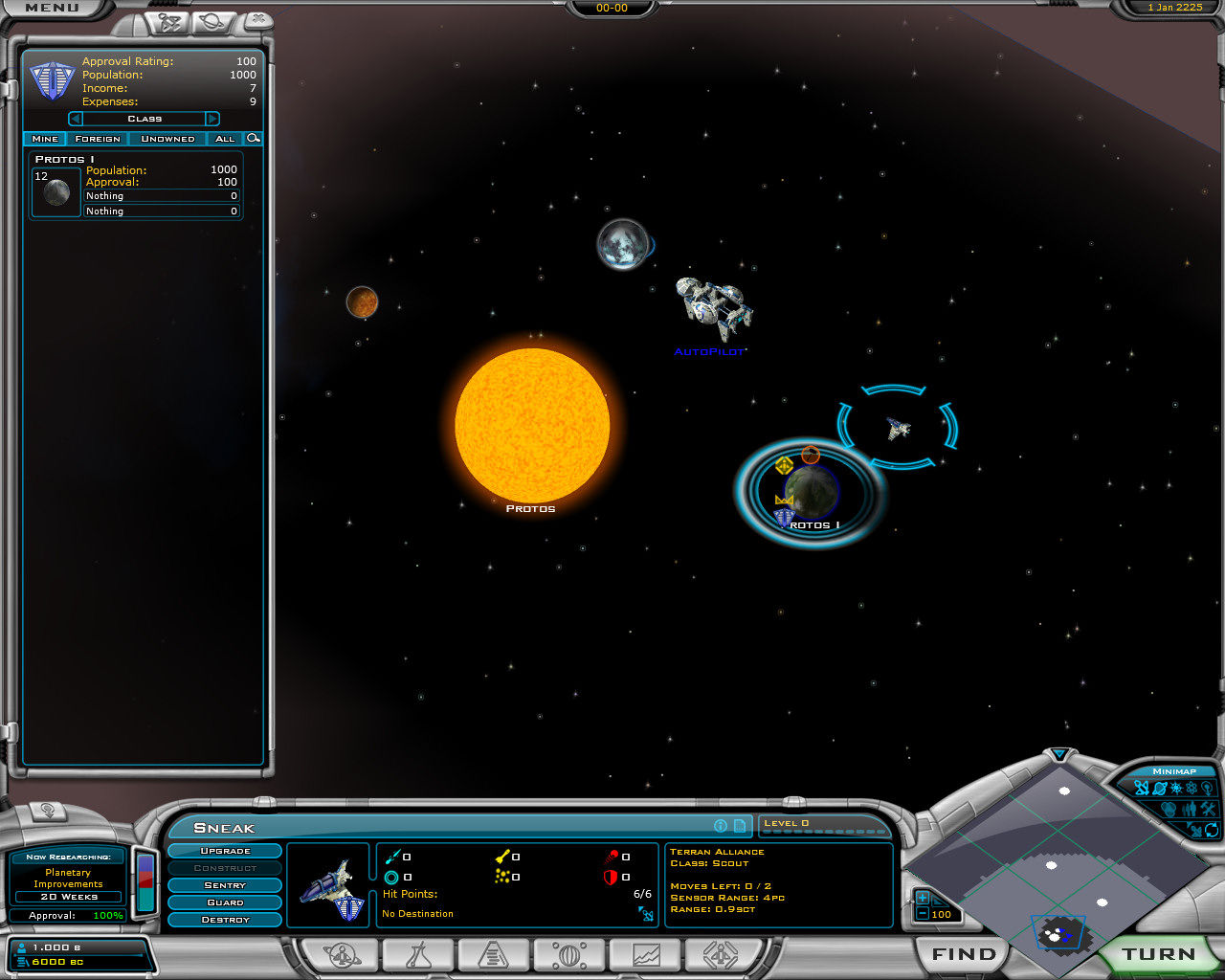Screen dimensions: 1225x980
Task: Click the right arrow on the Class selector
Action: tap(212, 119)
